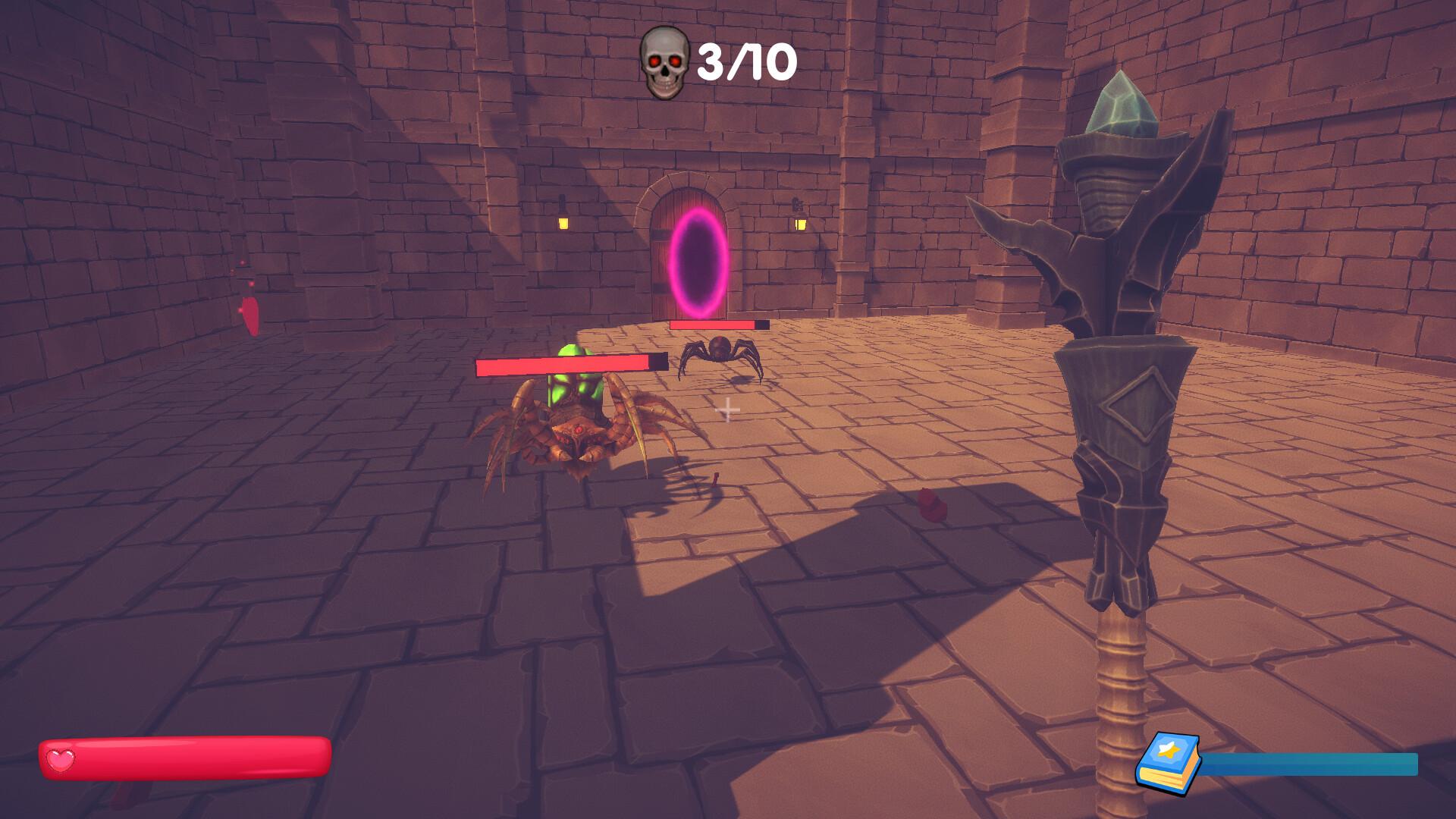This screenshot has width=1456, height=819.
Task: Click the right wall torch near the door
Action: click(801, 224)
